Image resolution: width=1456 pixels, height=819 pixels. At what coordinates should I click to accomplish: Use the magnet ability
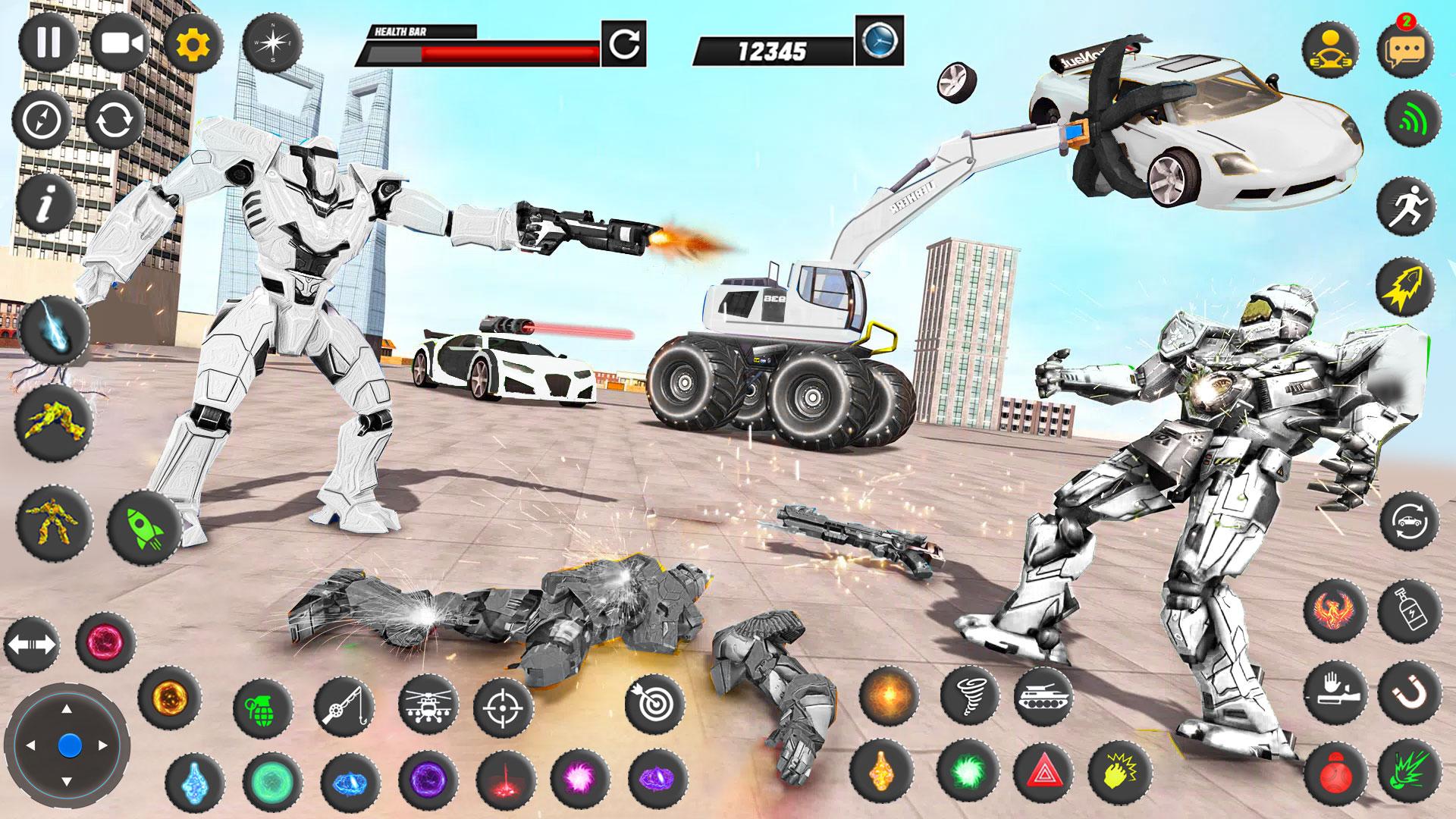(x=1408, y=694)
